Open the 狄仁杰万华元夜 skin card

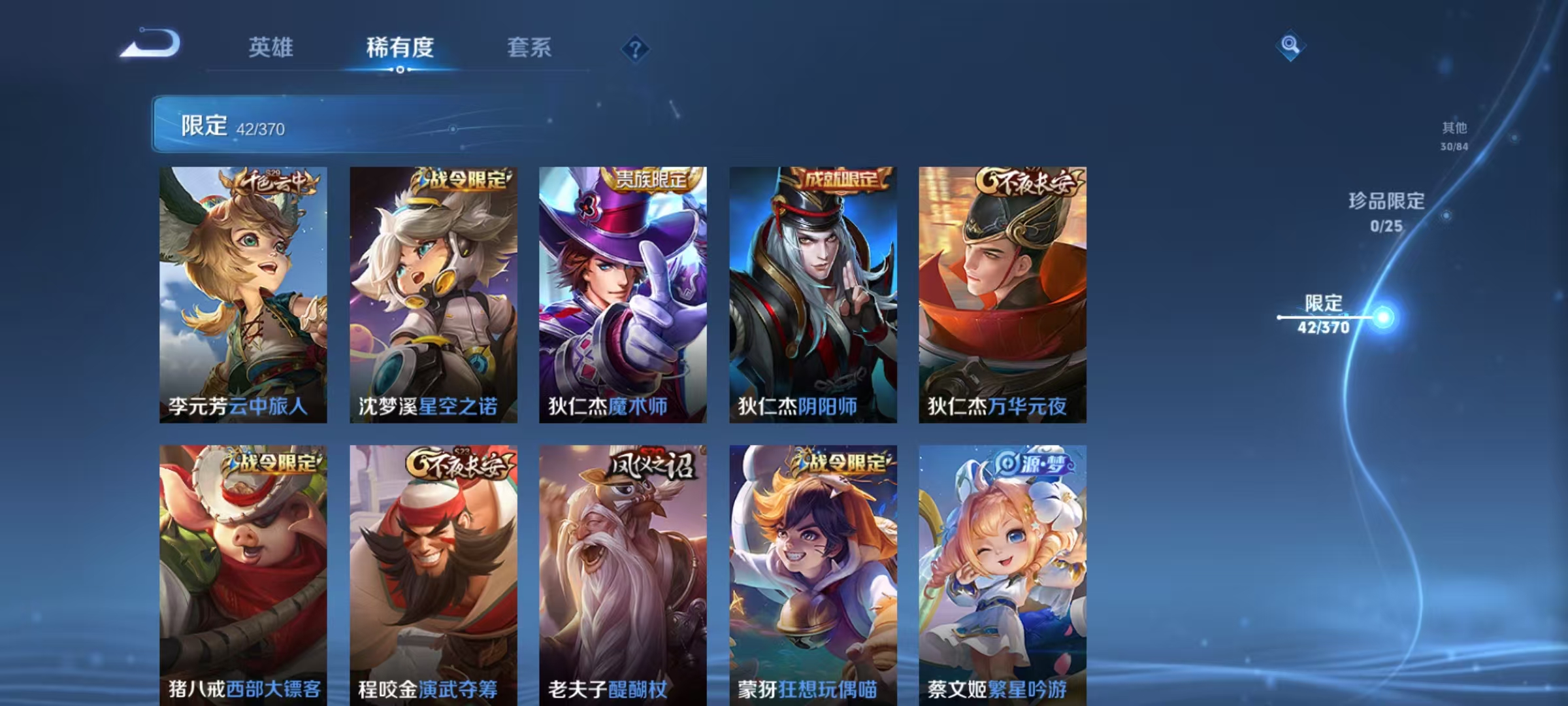[x=1003, y=294]
